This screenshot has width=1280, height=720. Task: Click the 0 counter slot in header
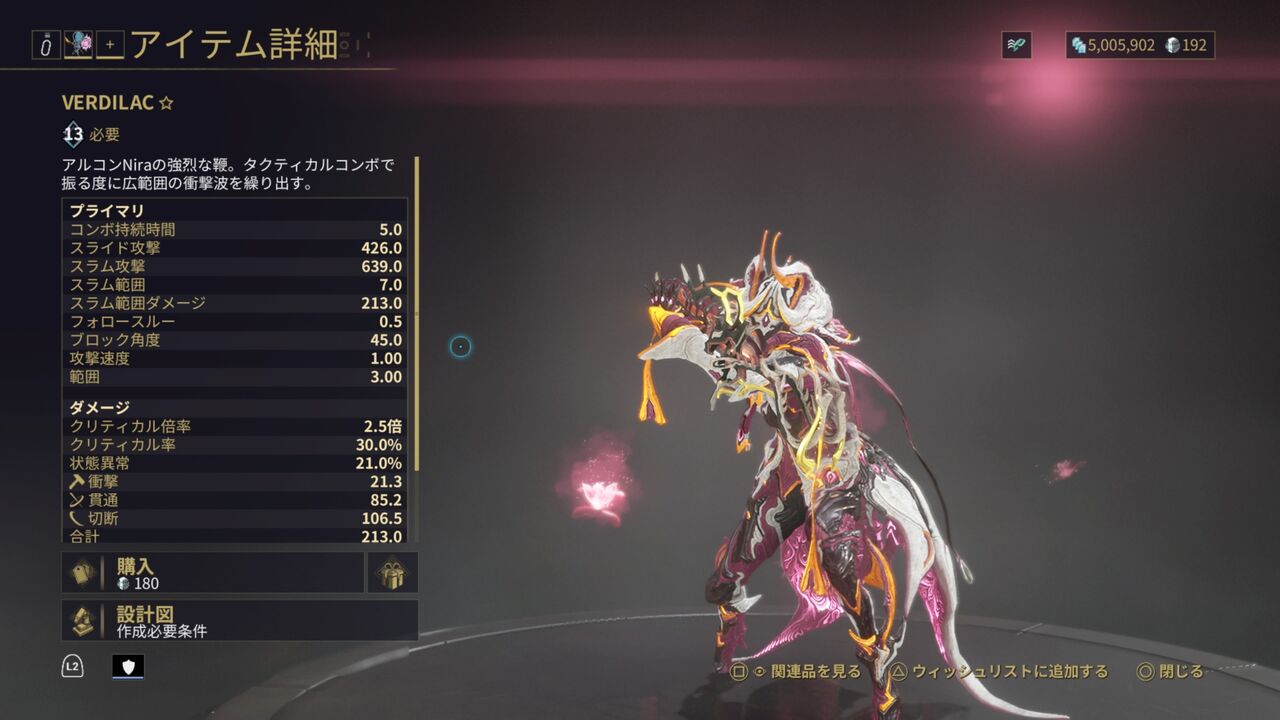(x=46, y=44)
